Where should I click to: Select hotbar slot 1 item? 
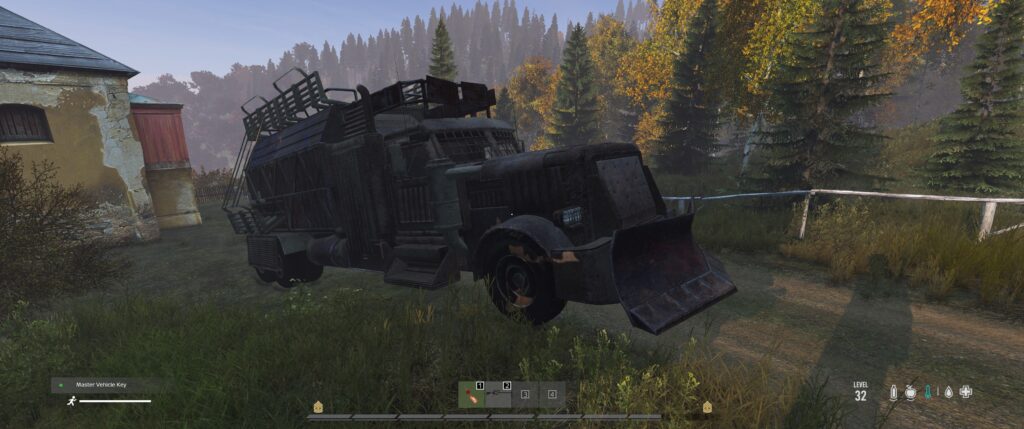(x=471, y=394)
